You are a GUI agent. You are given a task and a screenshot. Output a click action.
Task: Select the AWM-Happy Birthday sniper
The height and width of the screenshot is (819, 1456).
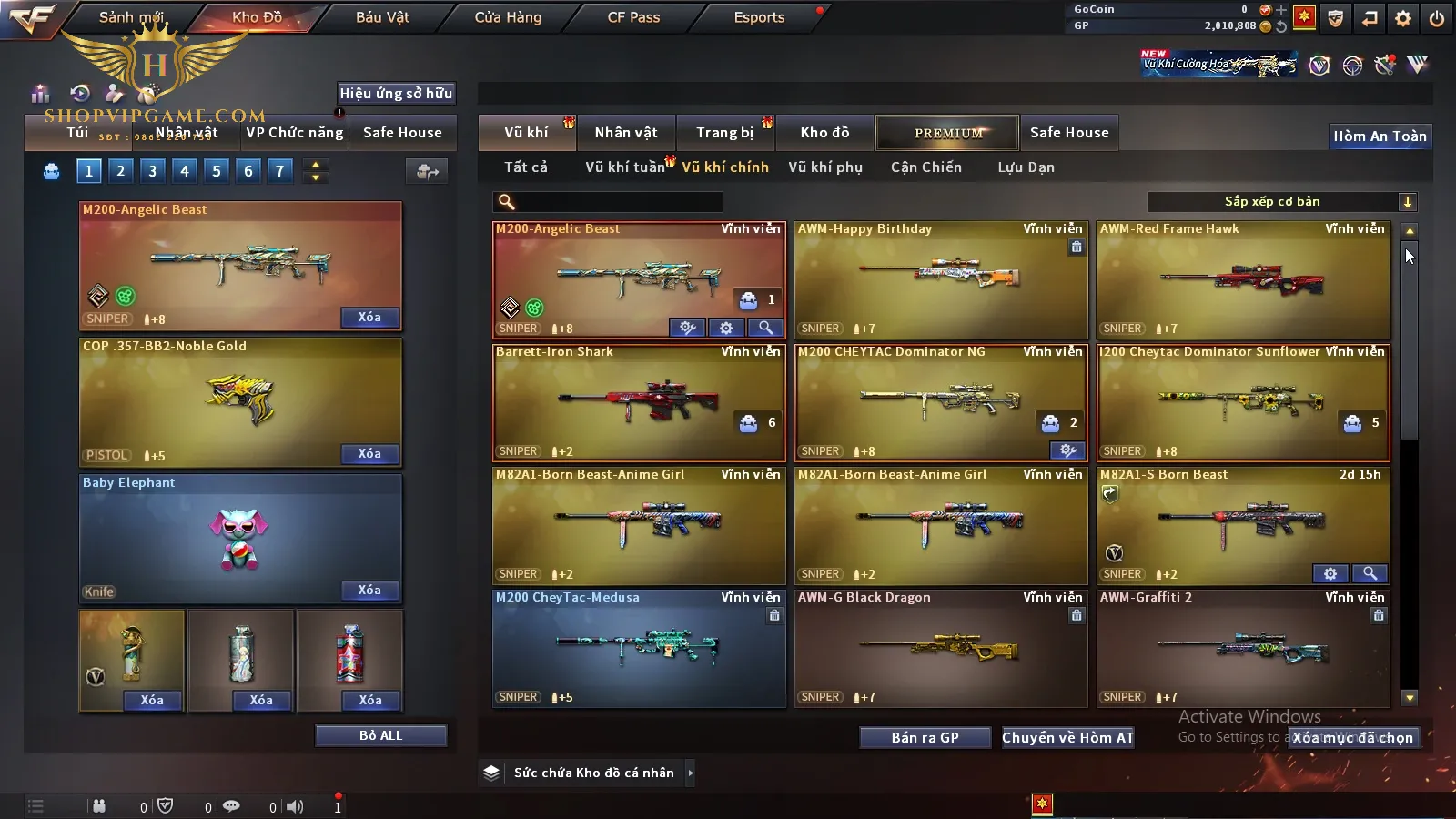pos(941,280)
